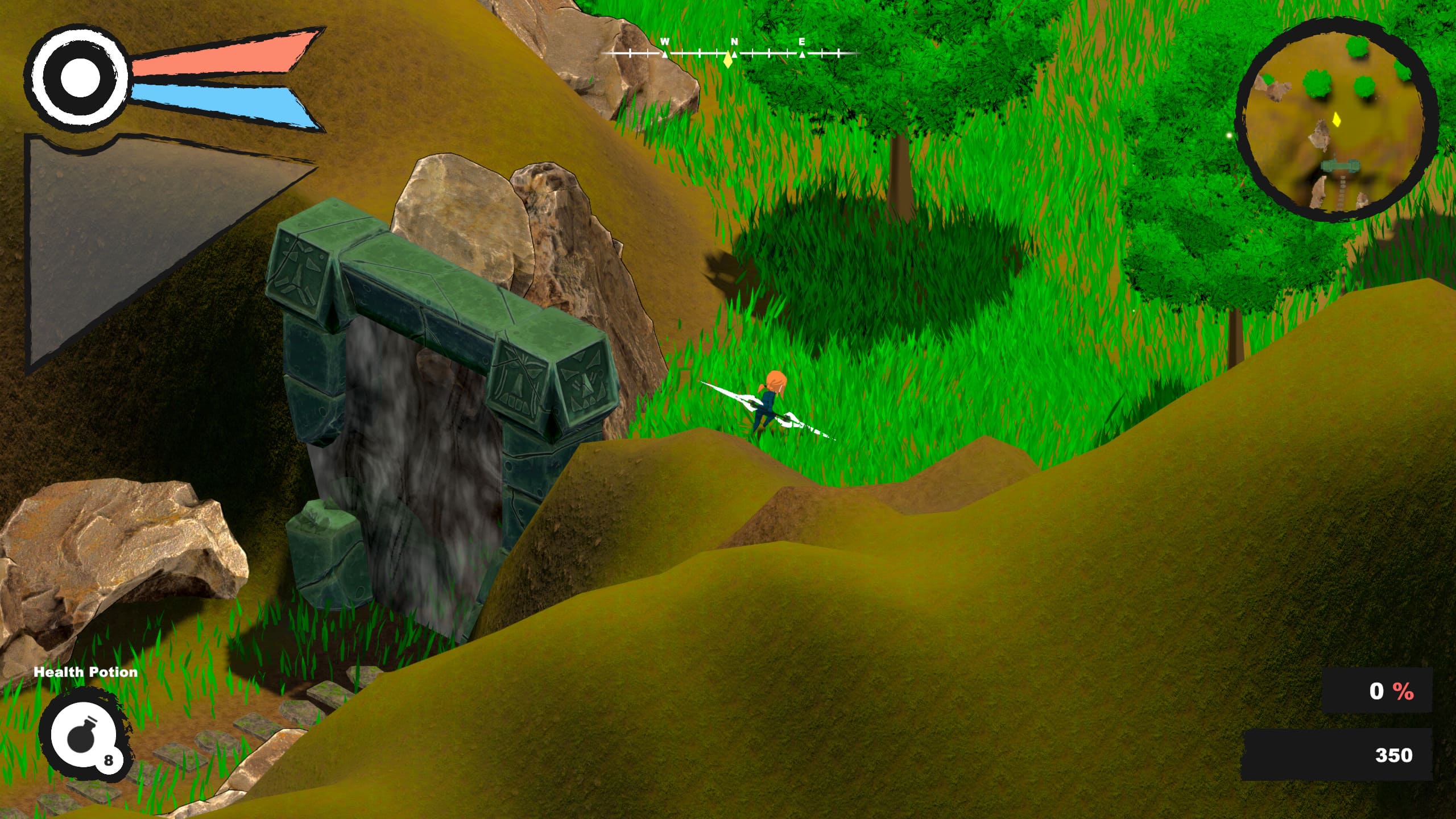Click the yellow diamond compass marker
This screenshot has width=1456, height=819.
click(728, 60)
